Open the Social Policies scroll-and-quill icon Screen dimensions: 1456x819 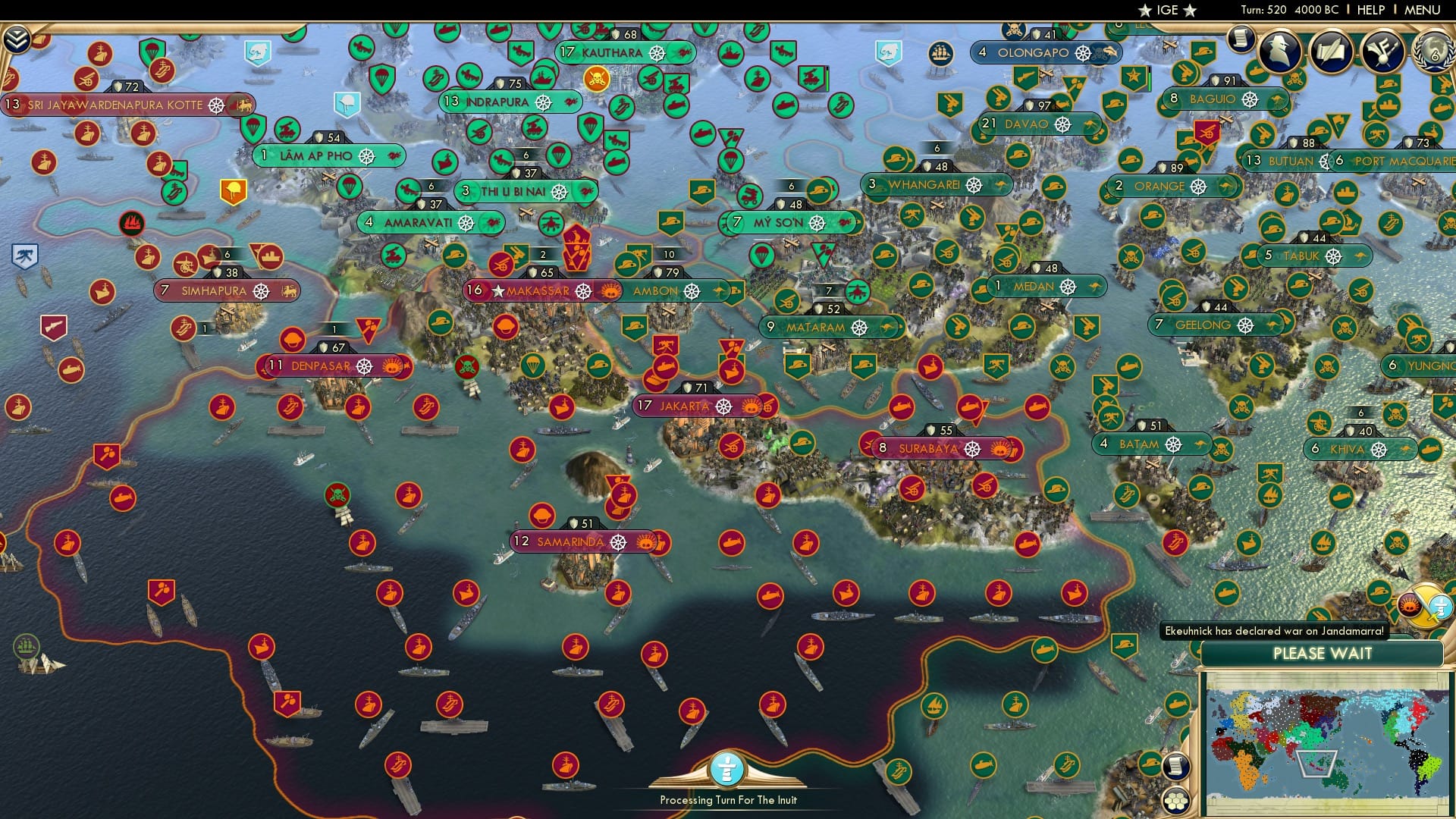click(1331, 52)
